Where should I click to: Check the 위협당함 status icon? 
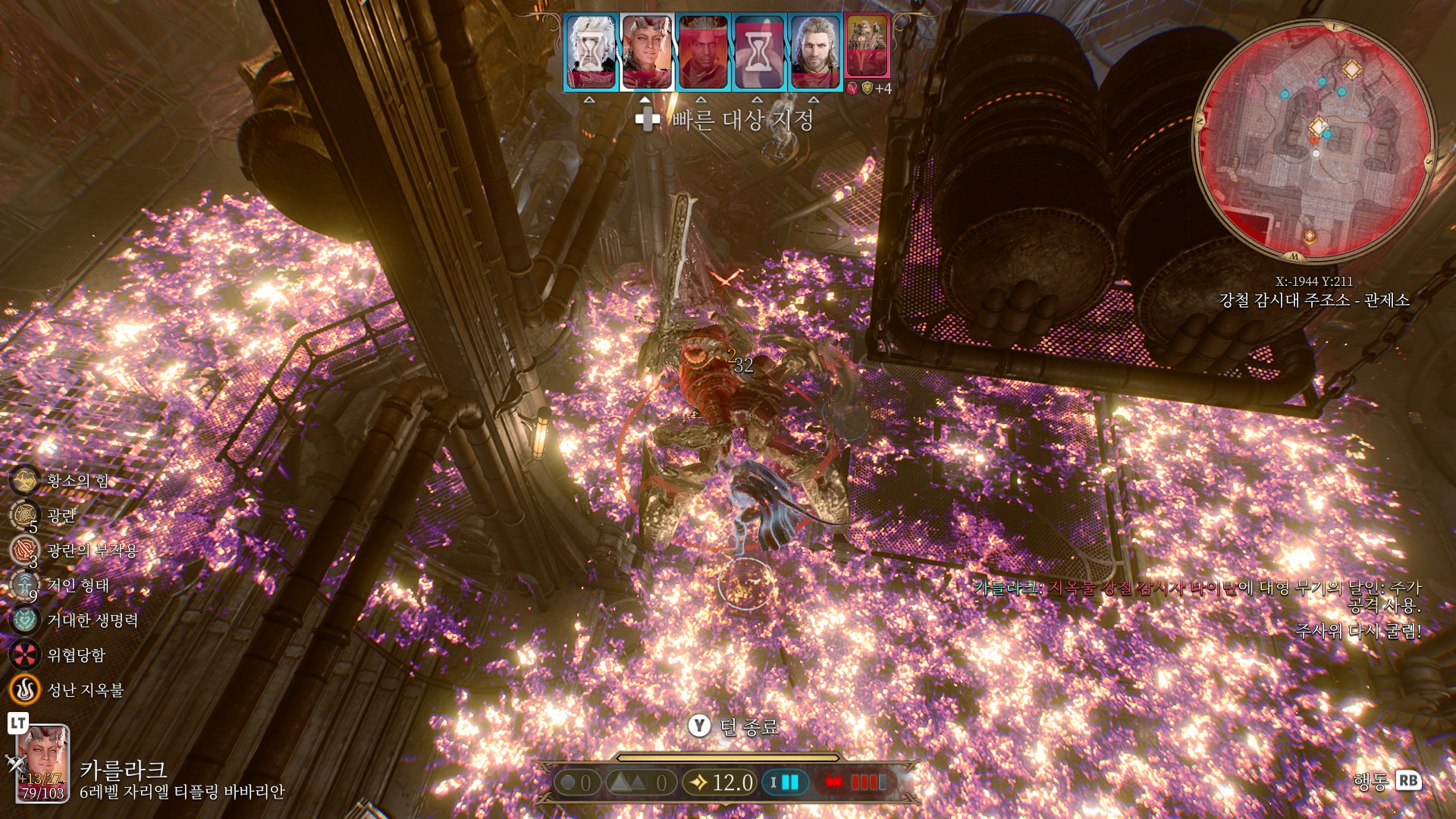[24, 654]
